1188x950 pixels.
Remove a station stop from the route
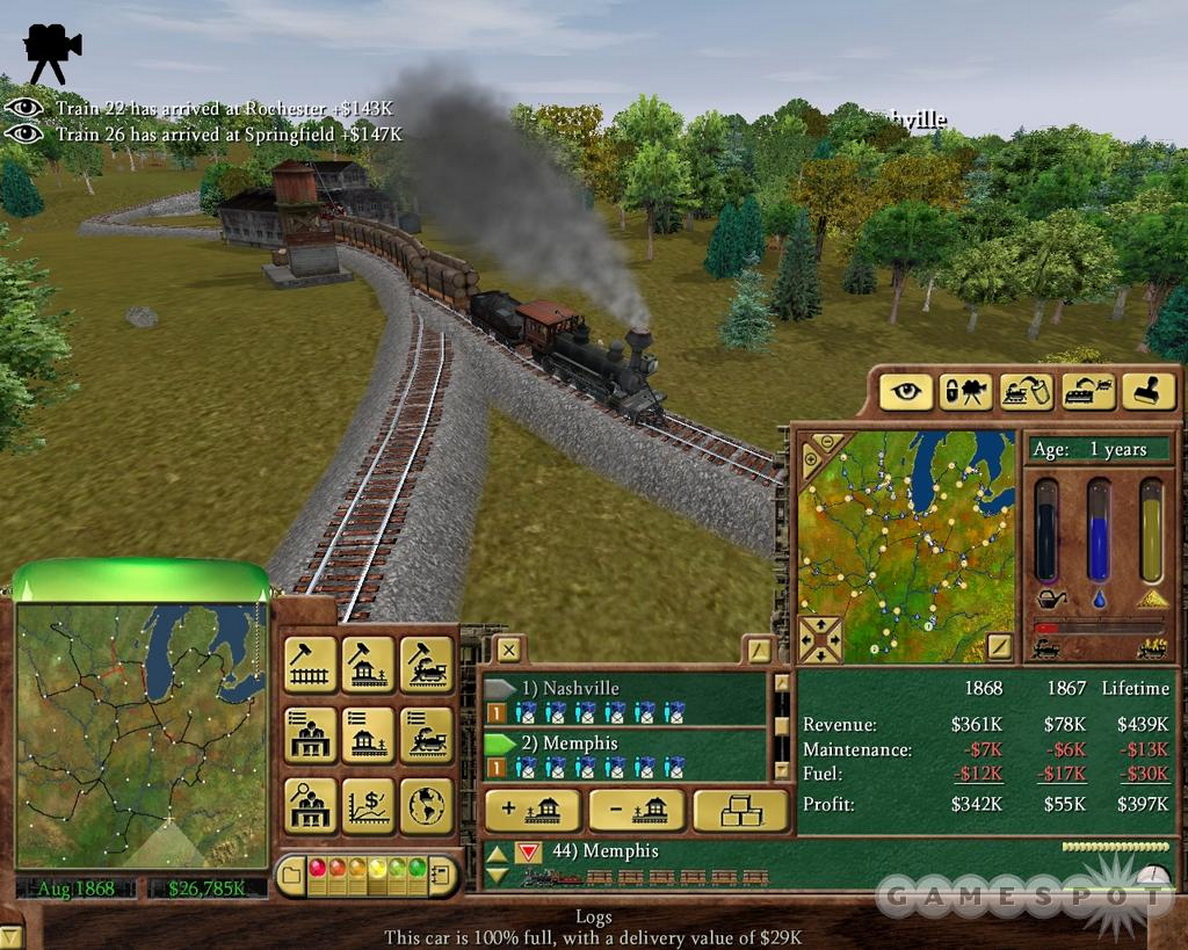pyautogui.click(x=636, y=810)
